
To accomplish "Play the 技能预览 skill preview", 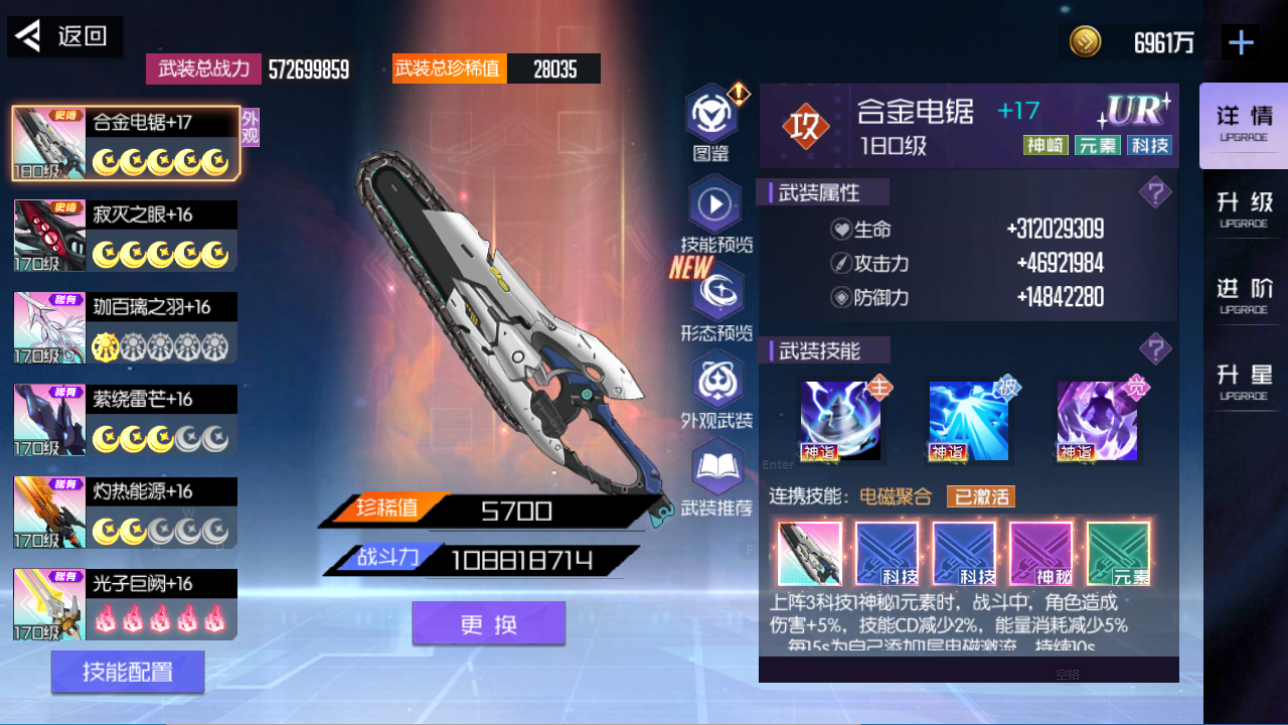I will [x=714, y=206].
